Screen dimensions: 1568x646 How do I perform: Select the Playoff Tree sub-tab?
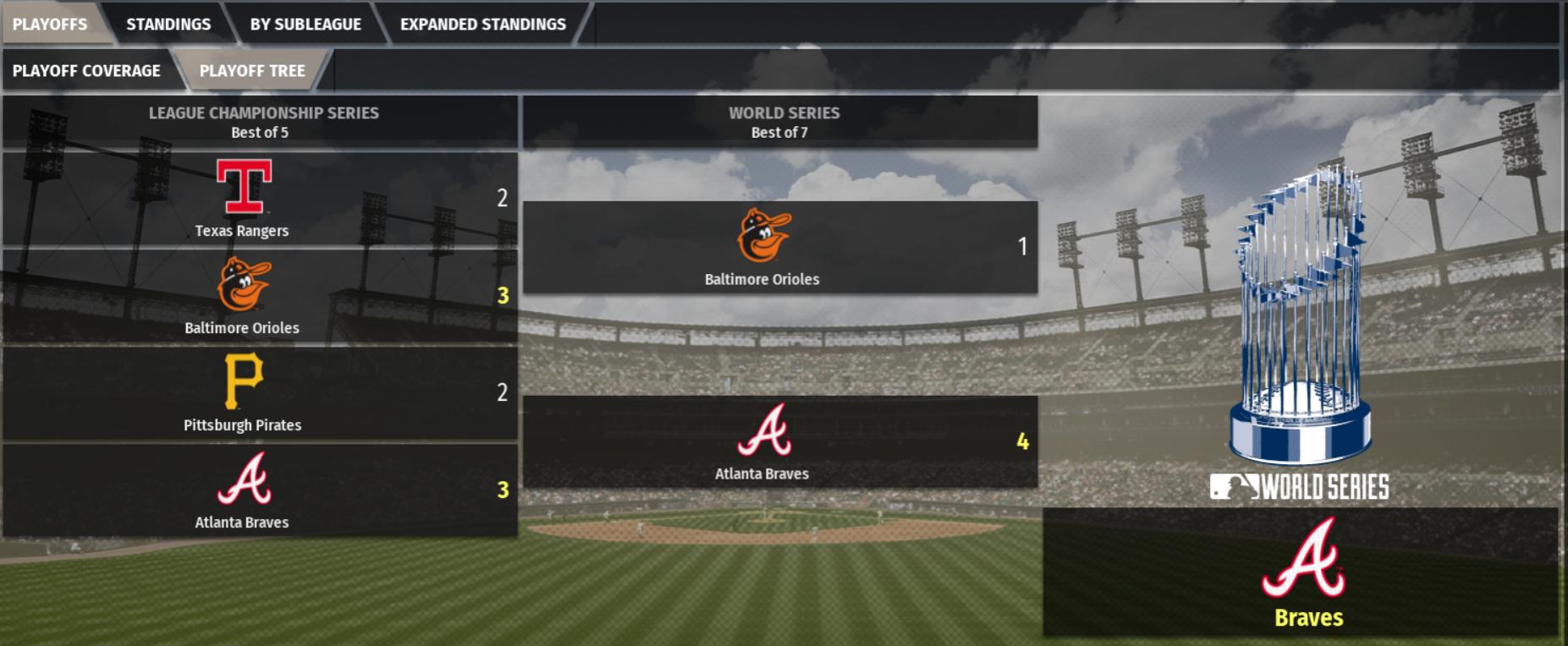[x=252, y=70]
